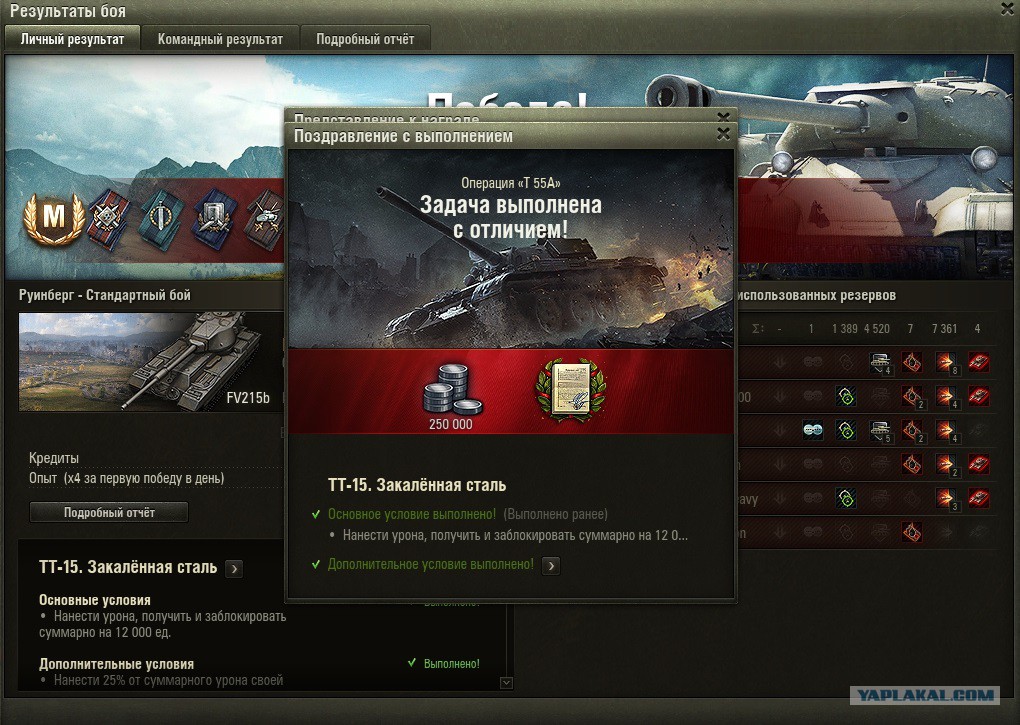The image size is (1020, 725).
Task: Click the Подробный отчёт button under credits
Action: tap(109, 512)
